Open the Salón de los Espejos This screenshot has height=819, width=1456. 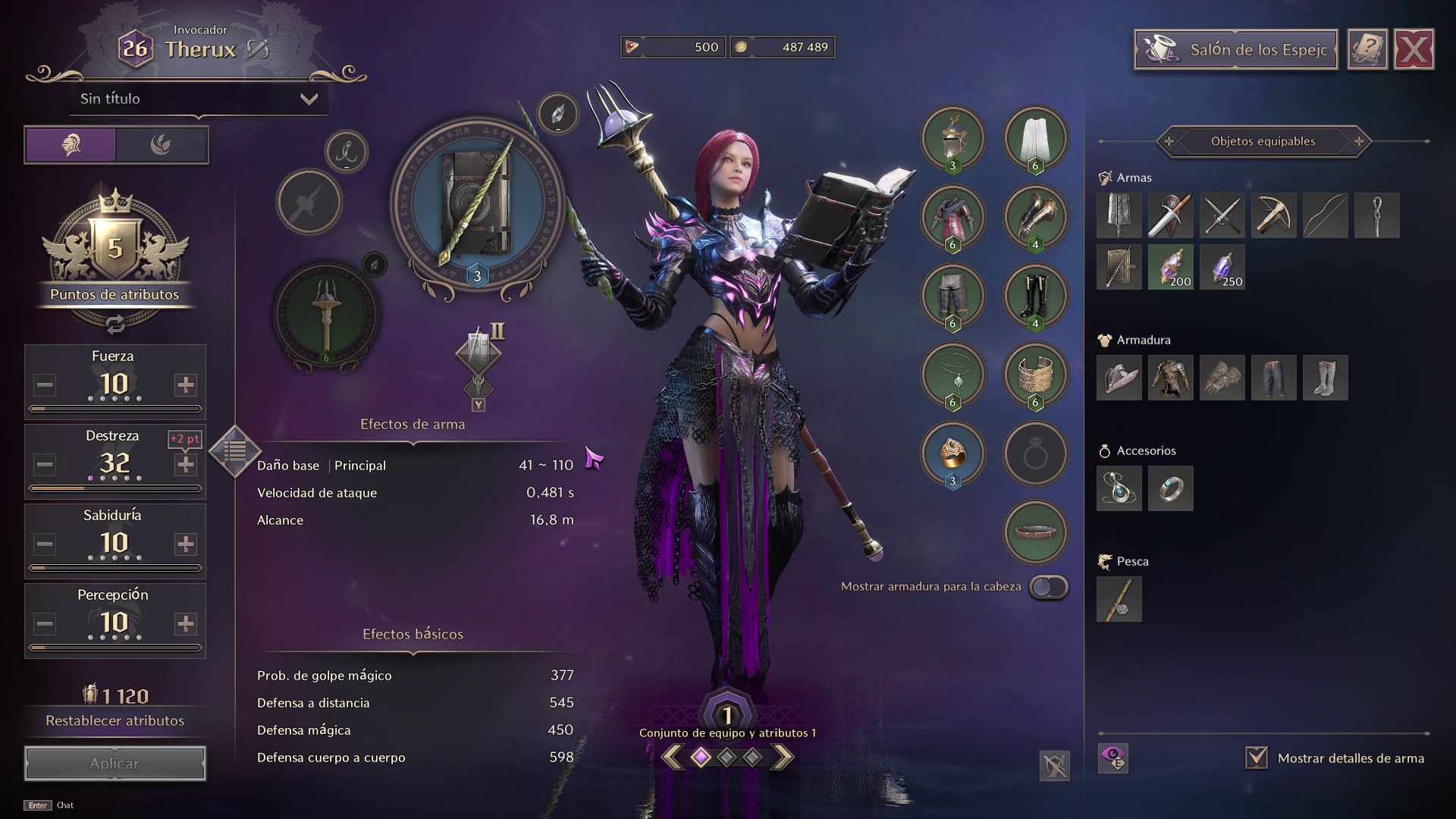1235,50
